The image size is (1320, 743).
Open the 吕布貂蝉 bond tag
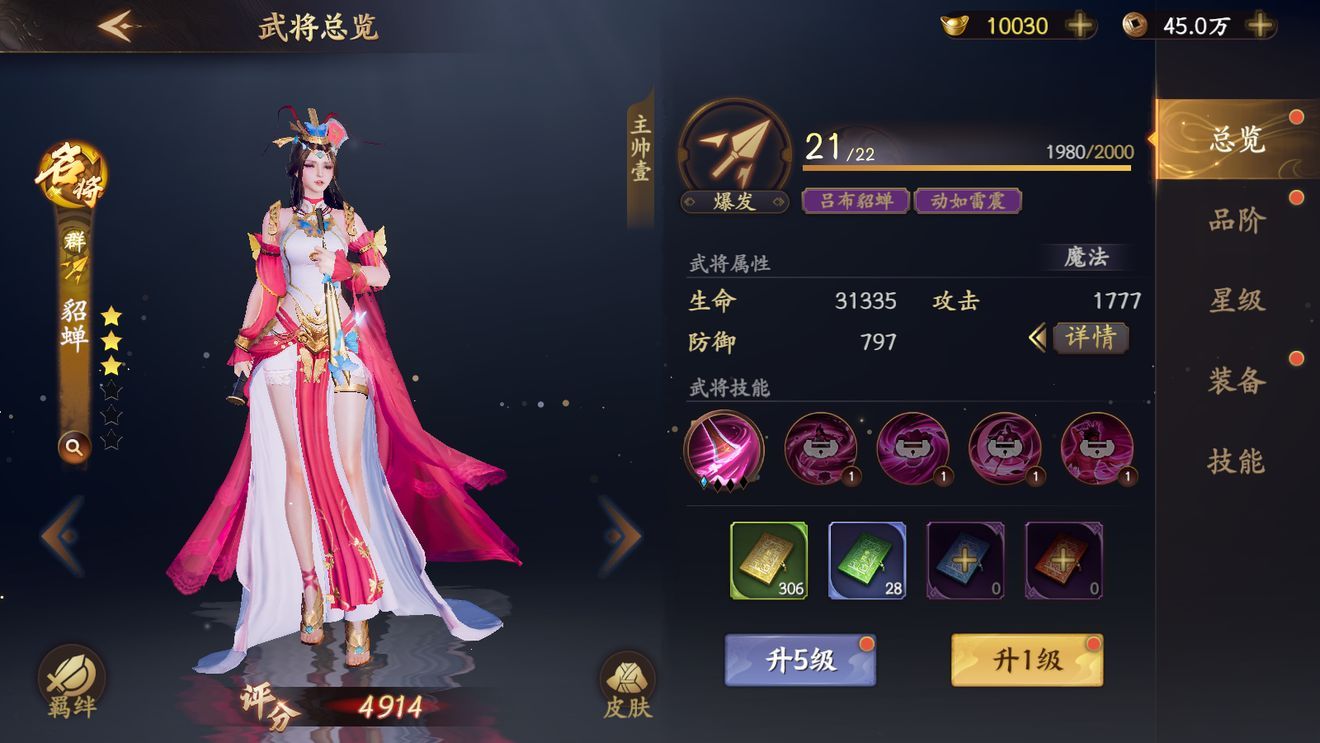(855, 201)
